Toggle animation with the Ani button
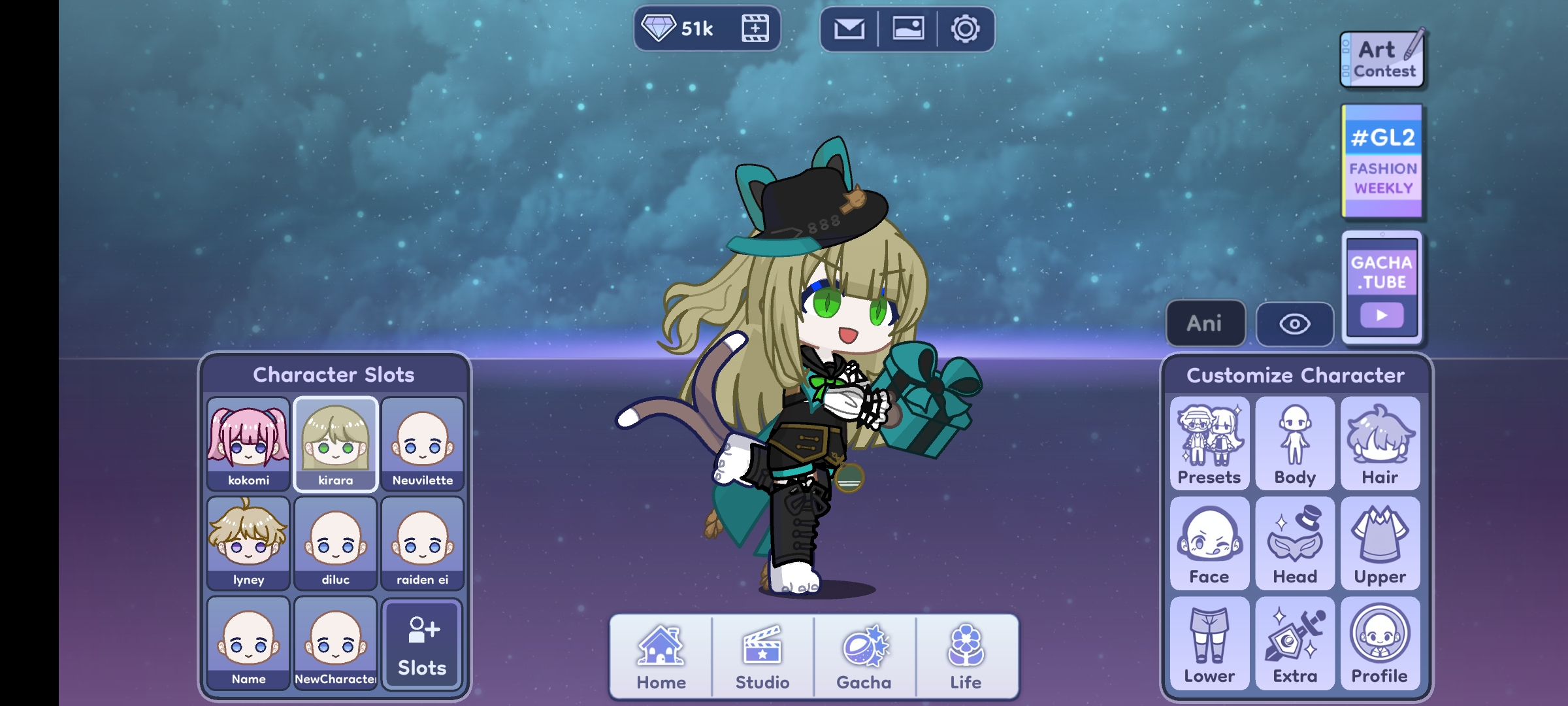This screenshot has width=1568, height=706. coord(1205,323)
